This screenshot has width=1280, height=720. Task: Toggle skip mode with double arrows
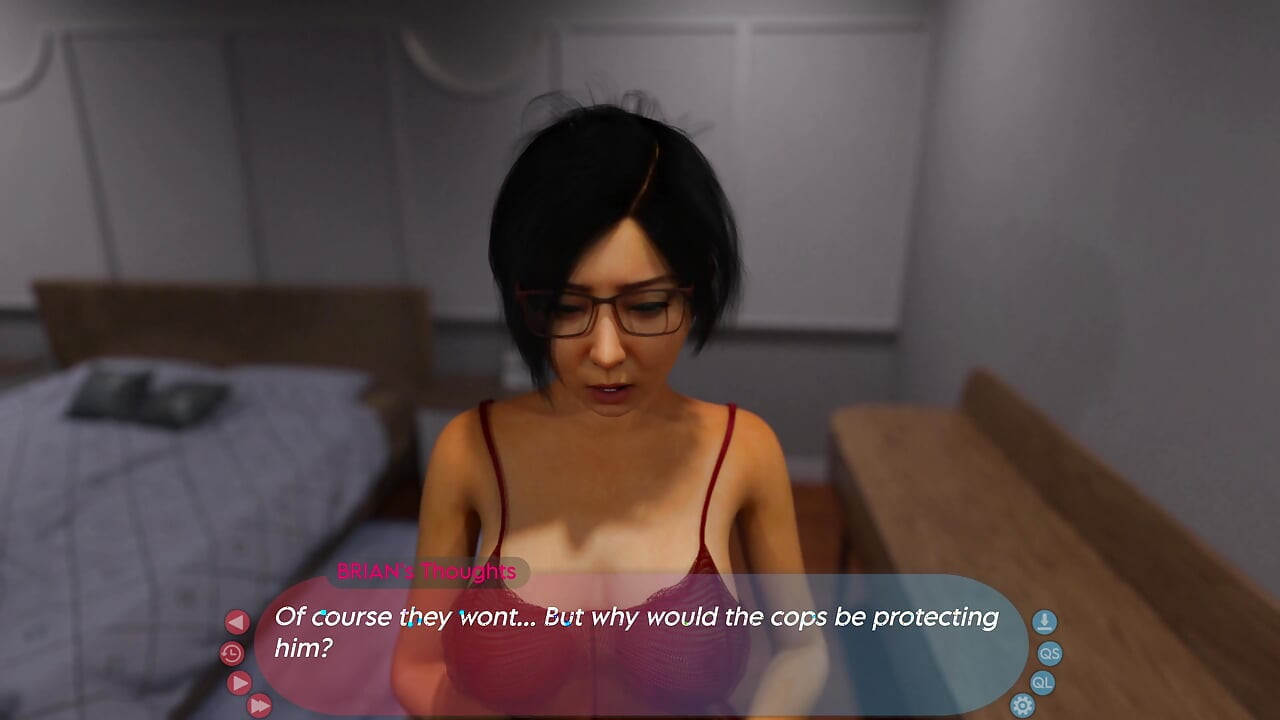pyautogui.click(x=260, y=706)
